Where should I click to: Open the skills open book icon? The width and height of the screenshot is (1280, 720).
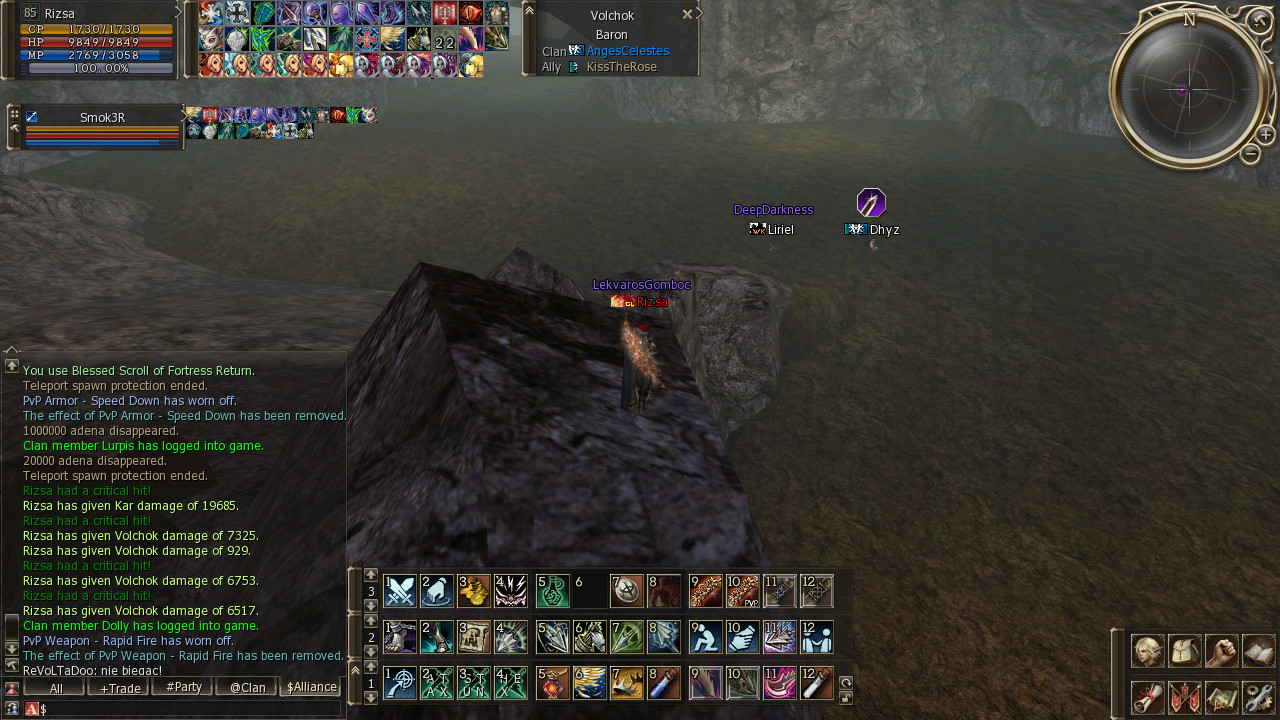click(x=1258, y=651)
